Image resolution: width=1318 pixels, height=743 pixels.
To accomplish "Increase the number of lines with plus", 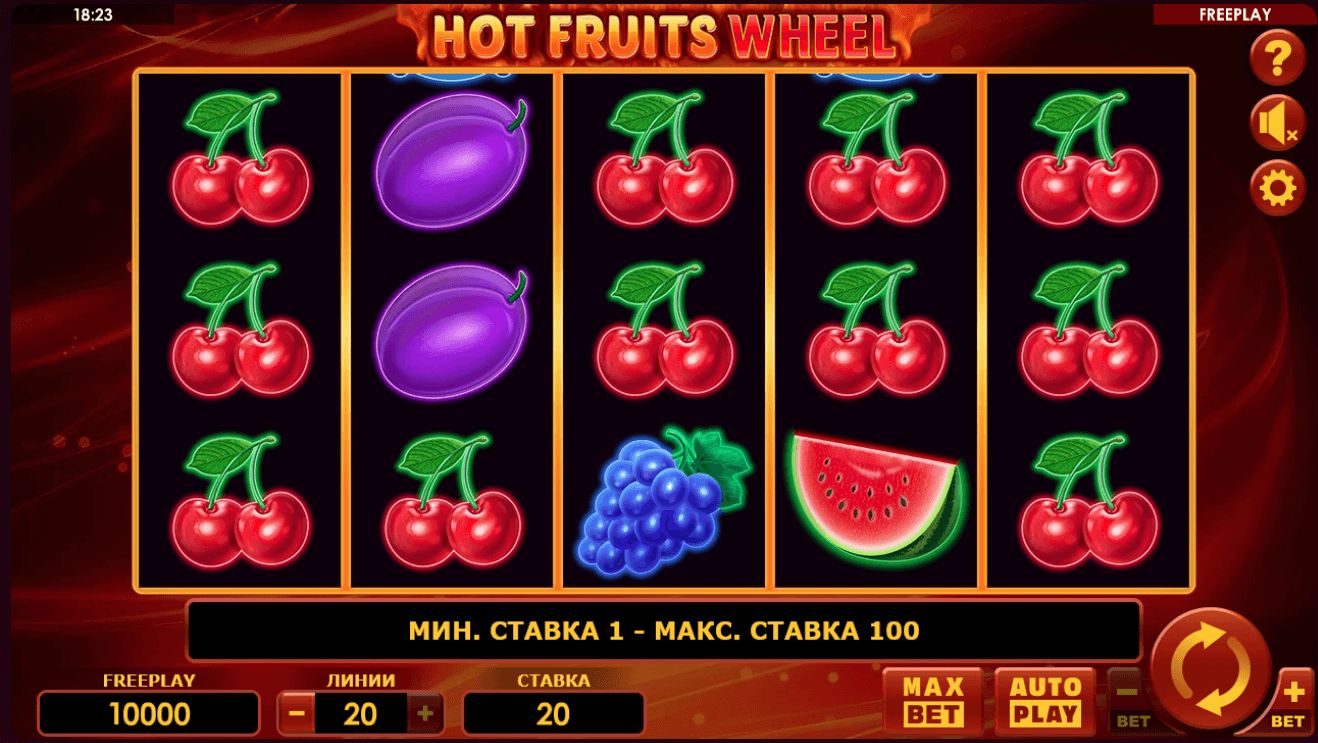I will pos(424,713).
